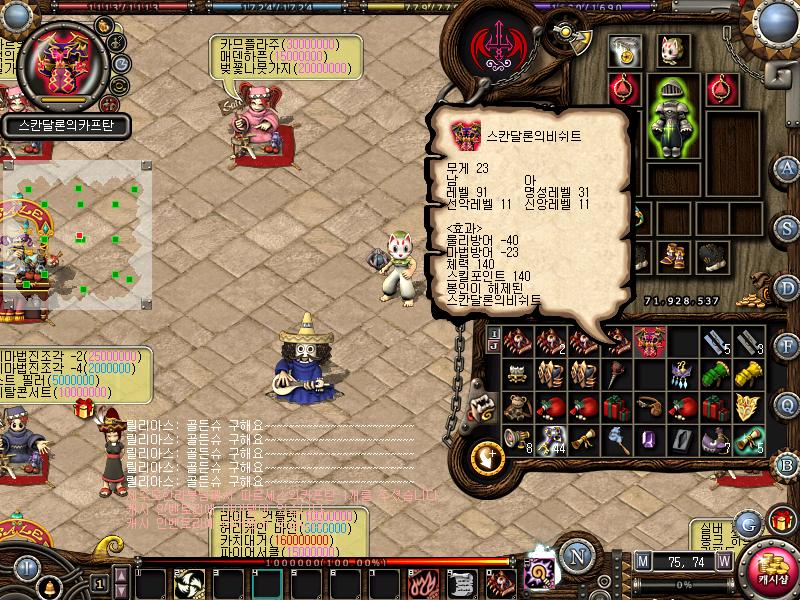Image resolution: width=800 pixels, height=600 pixels.
Task: Click the round A side button
Action: 788,167
